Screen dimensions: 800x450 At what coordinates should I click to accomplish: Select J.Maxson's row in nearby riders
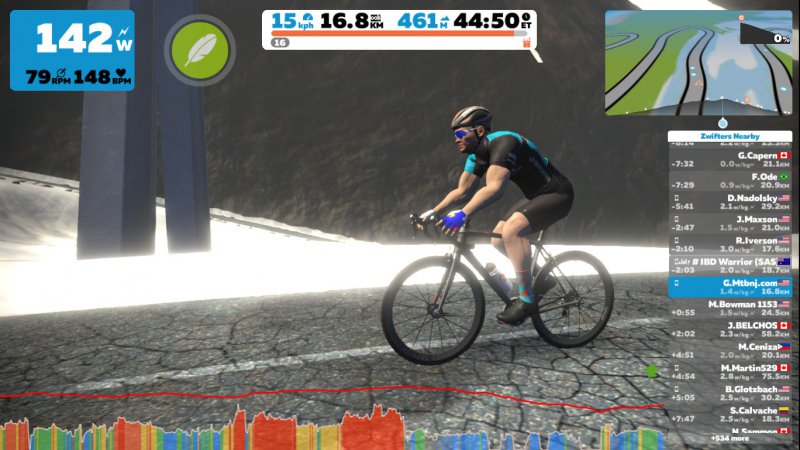[730, 223]
